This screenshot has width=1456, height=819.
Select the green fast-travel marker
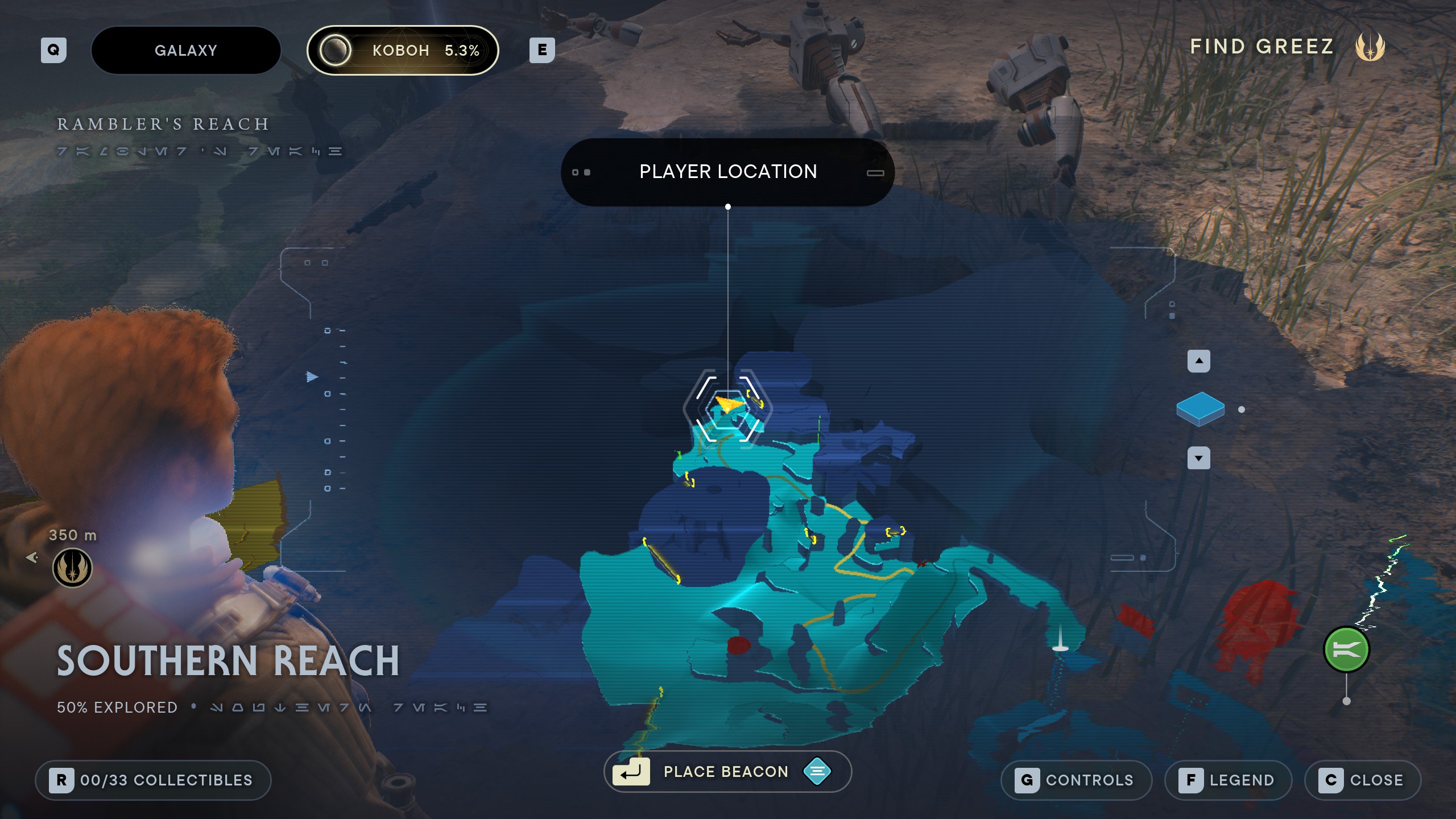(1346, 650)
